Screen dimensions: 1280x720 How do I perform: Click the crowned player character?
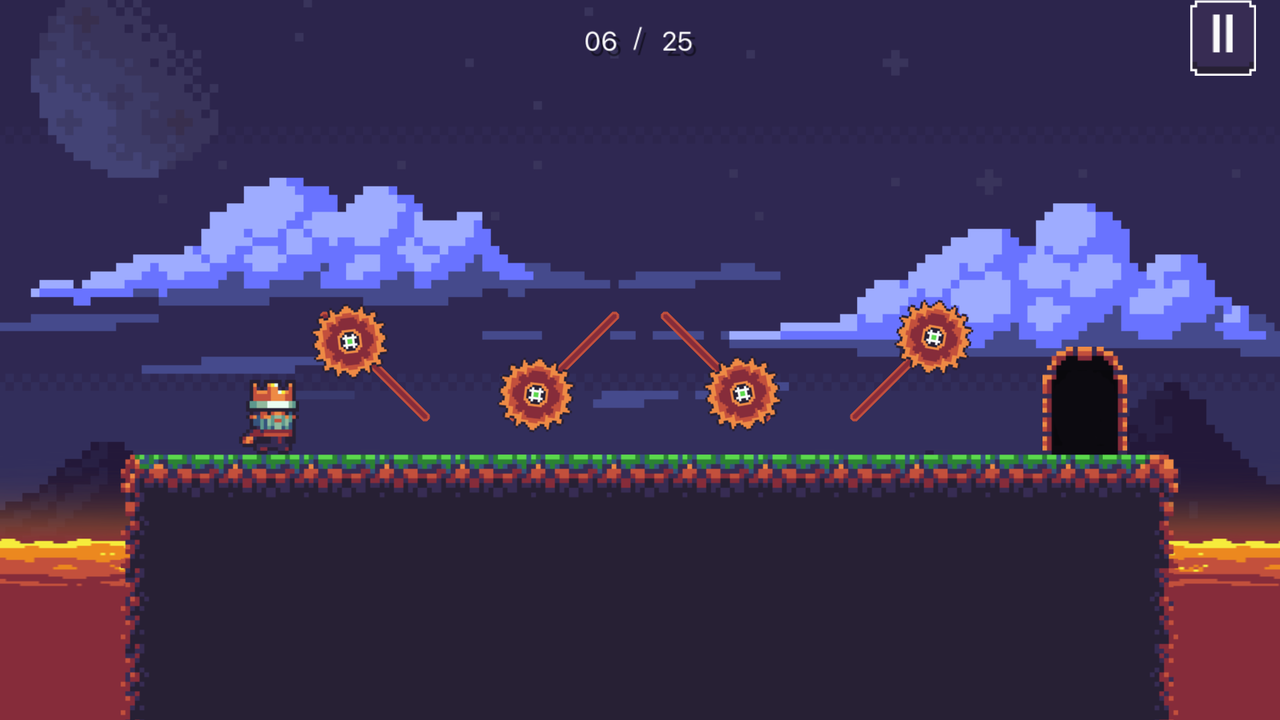[268, 414]
